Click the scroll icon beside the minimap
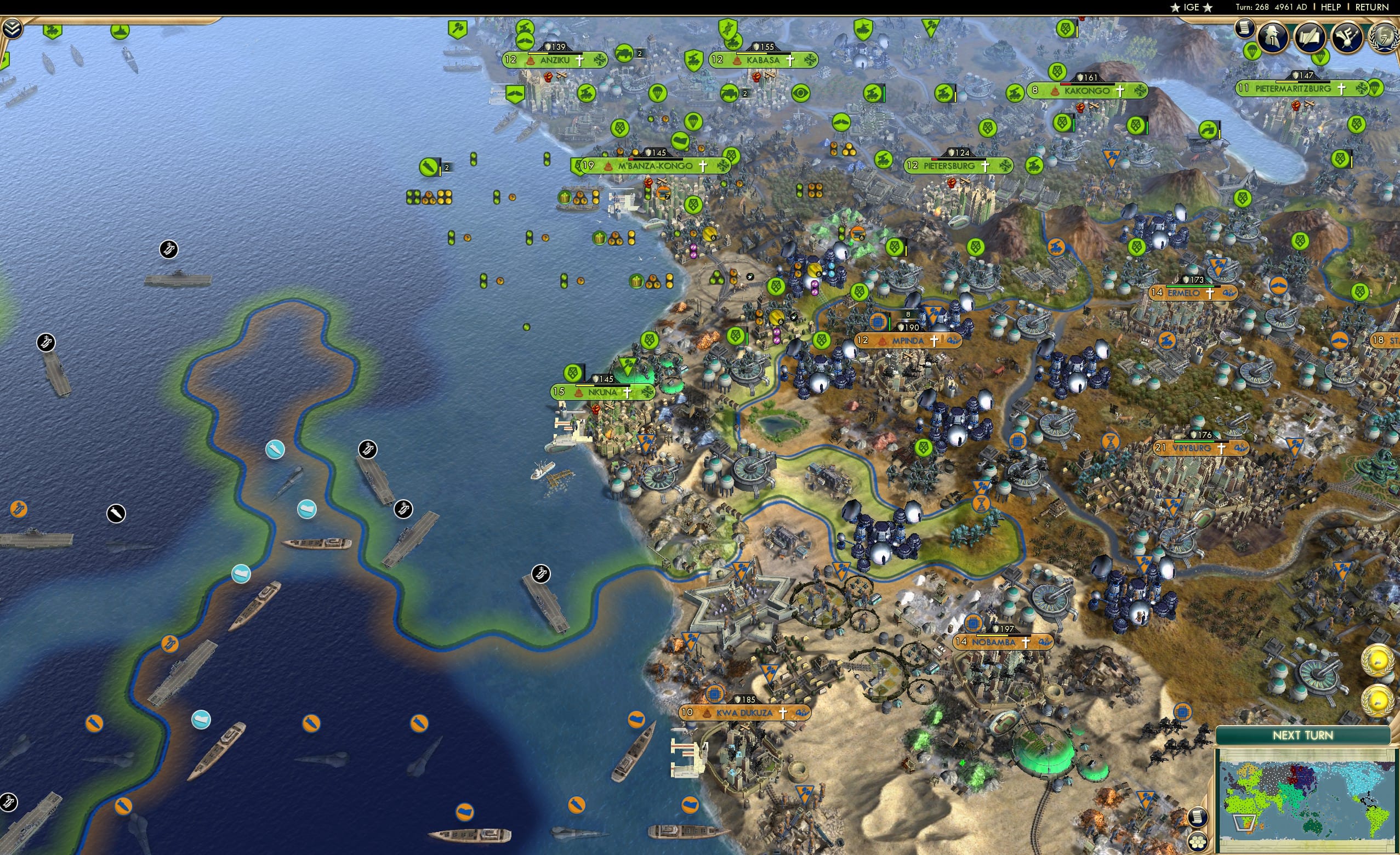The width and height of the screenshot is (1400, 855). (1198, 817)
